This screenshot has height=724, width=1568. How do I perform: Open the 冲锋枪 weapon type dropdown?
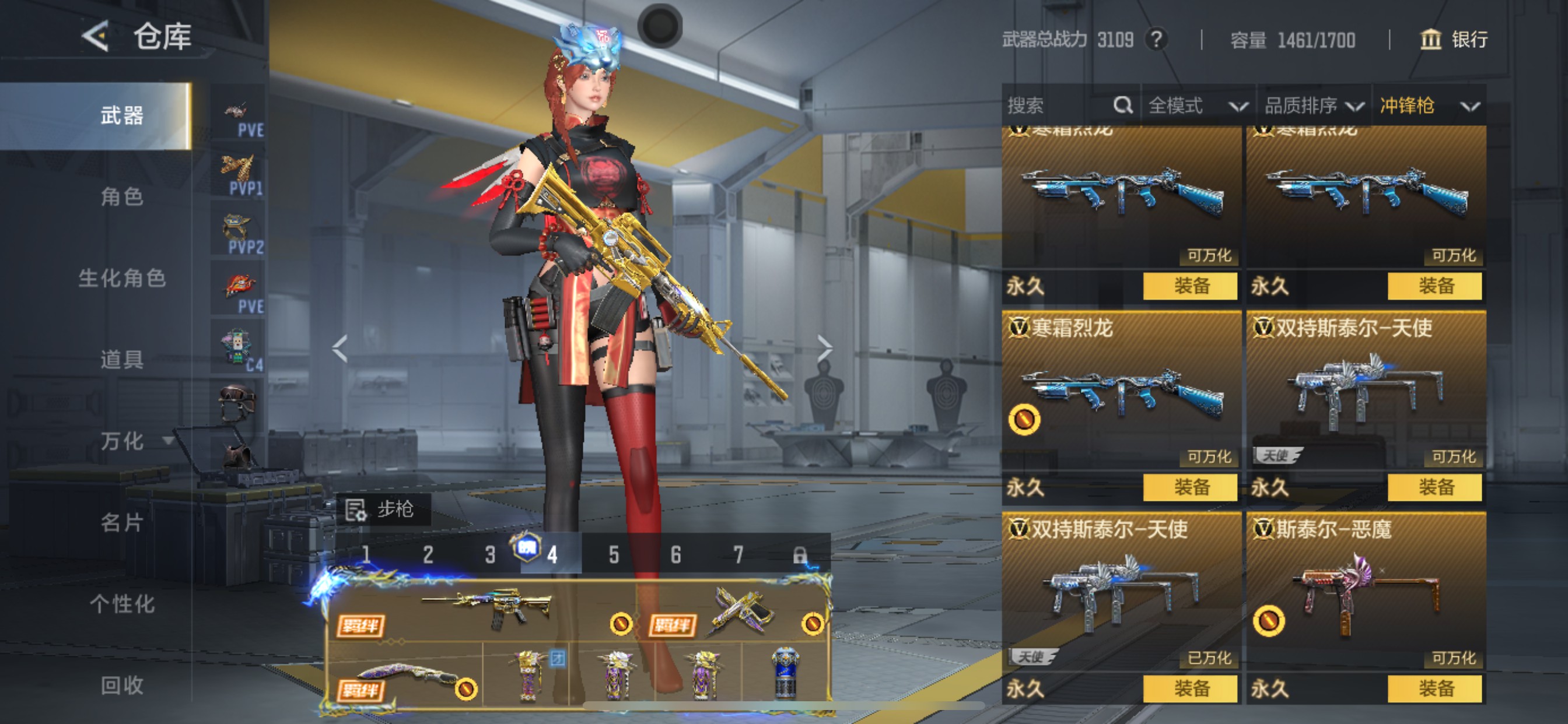pyautogui.click(x=1429, y=106)
